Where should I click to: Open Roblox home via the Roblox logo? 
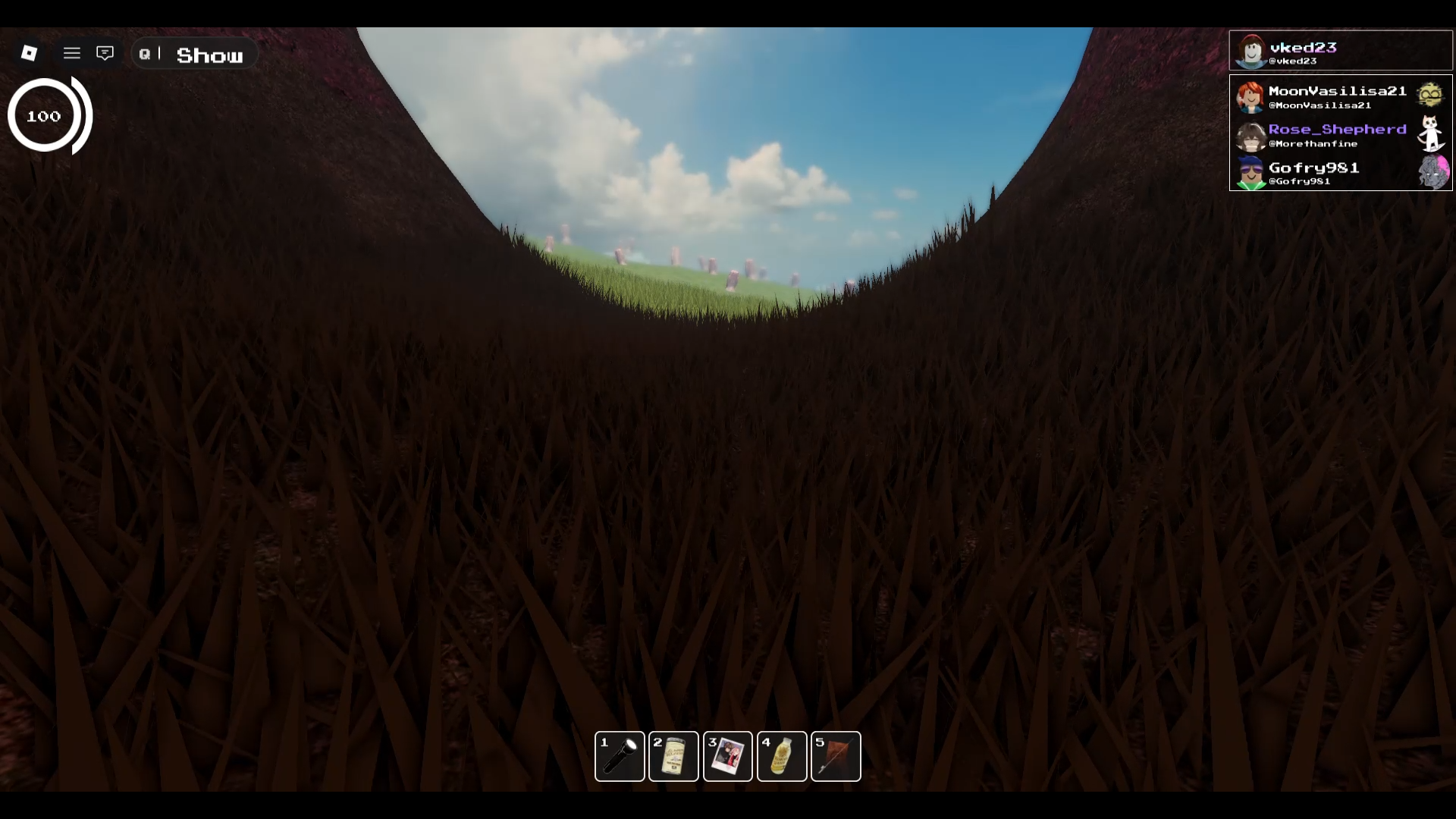tap(28, 53)
